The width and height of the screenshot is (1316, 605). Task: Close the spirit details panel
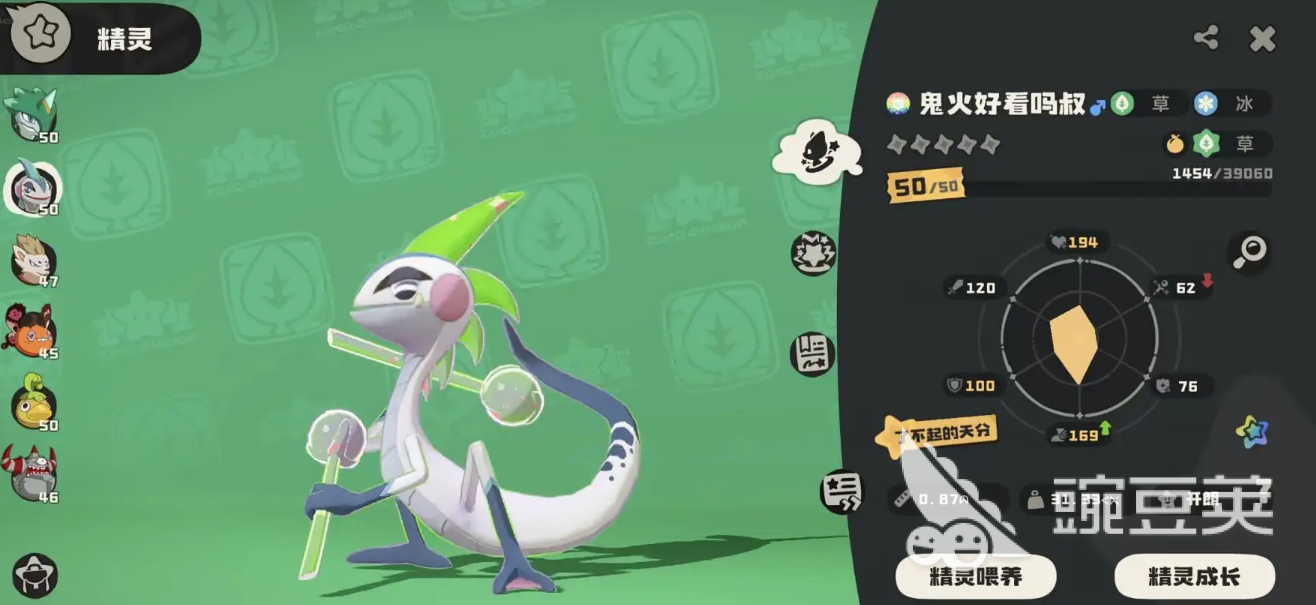[1262, 39]
